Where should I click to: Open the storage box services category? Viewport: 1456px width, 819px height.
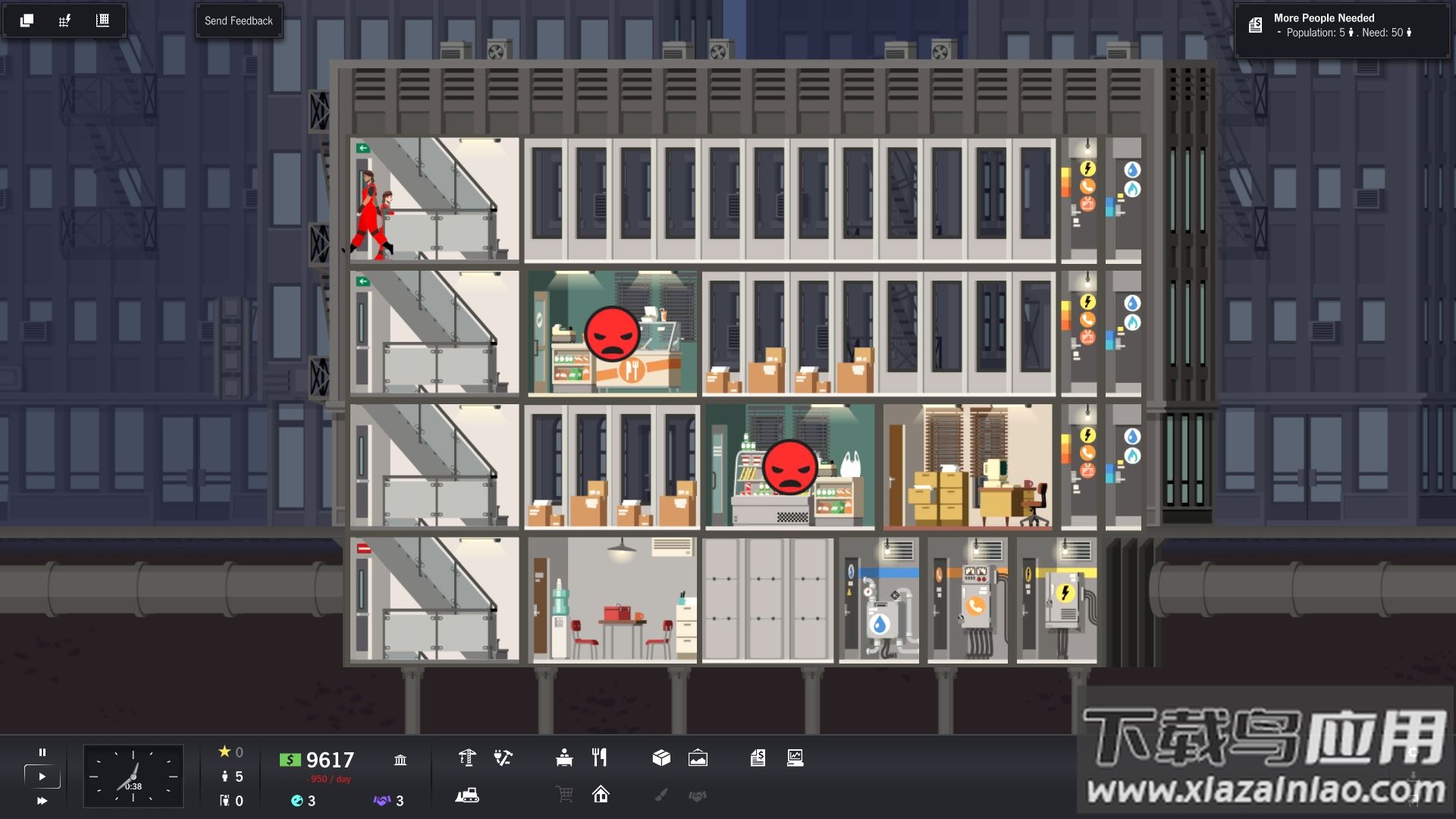tap(661, 758)
